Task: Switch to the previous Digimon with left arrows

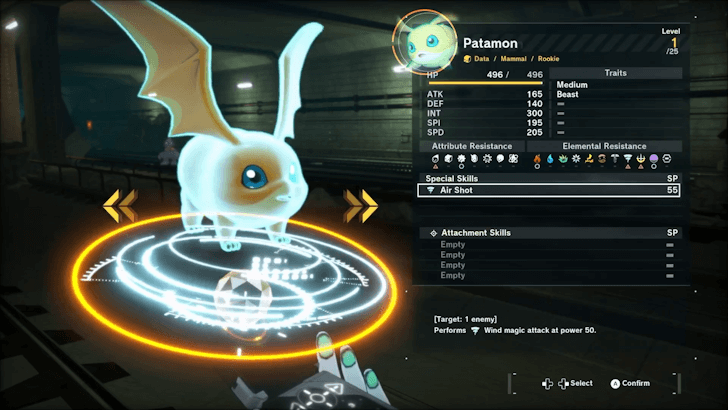Action: pyautogui.click(x=120, y=206)
